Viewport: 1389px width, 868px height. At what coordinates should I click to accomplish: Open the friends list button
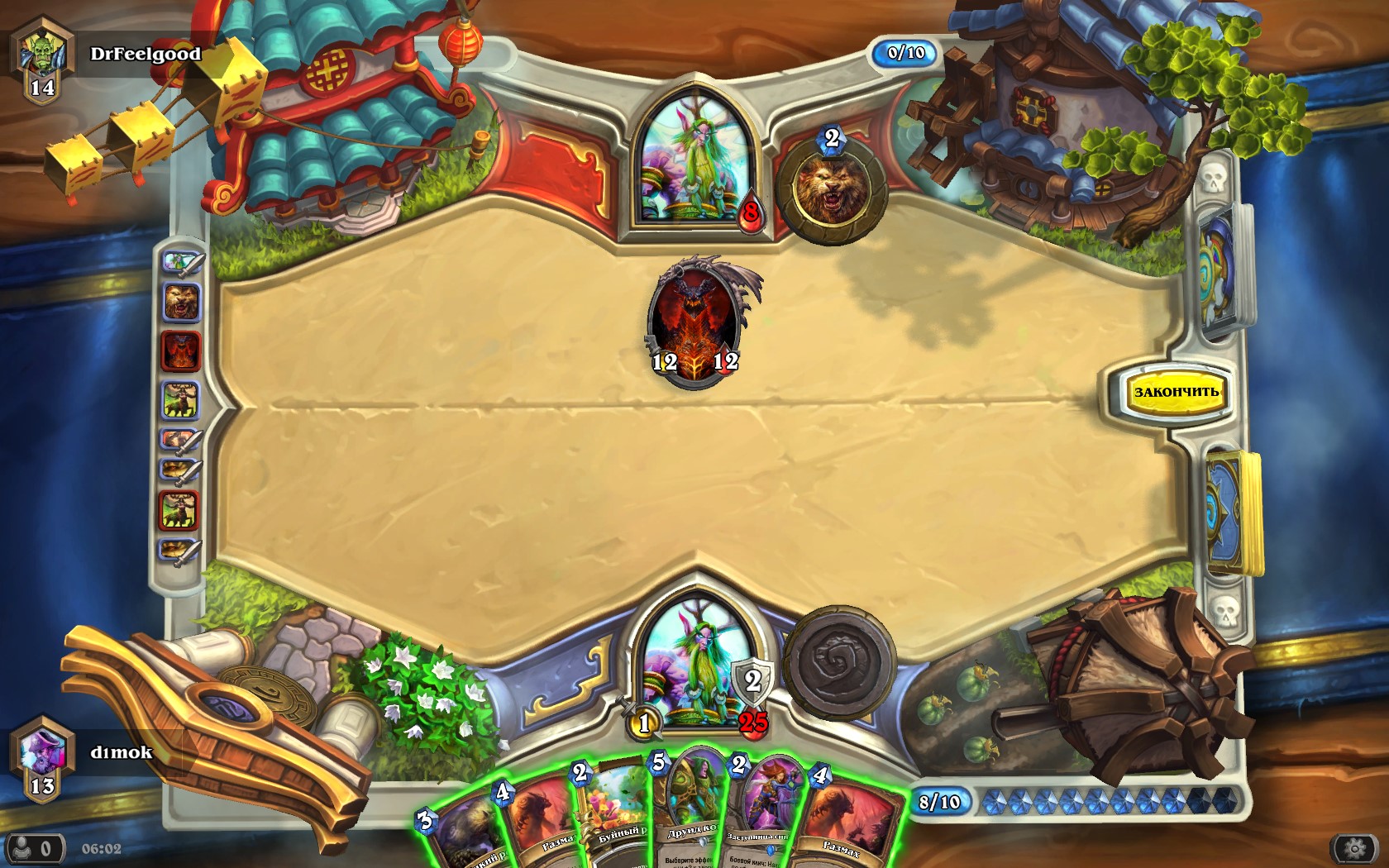coord(33,849)
